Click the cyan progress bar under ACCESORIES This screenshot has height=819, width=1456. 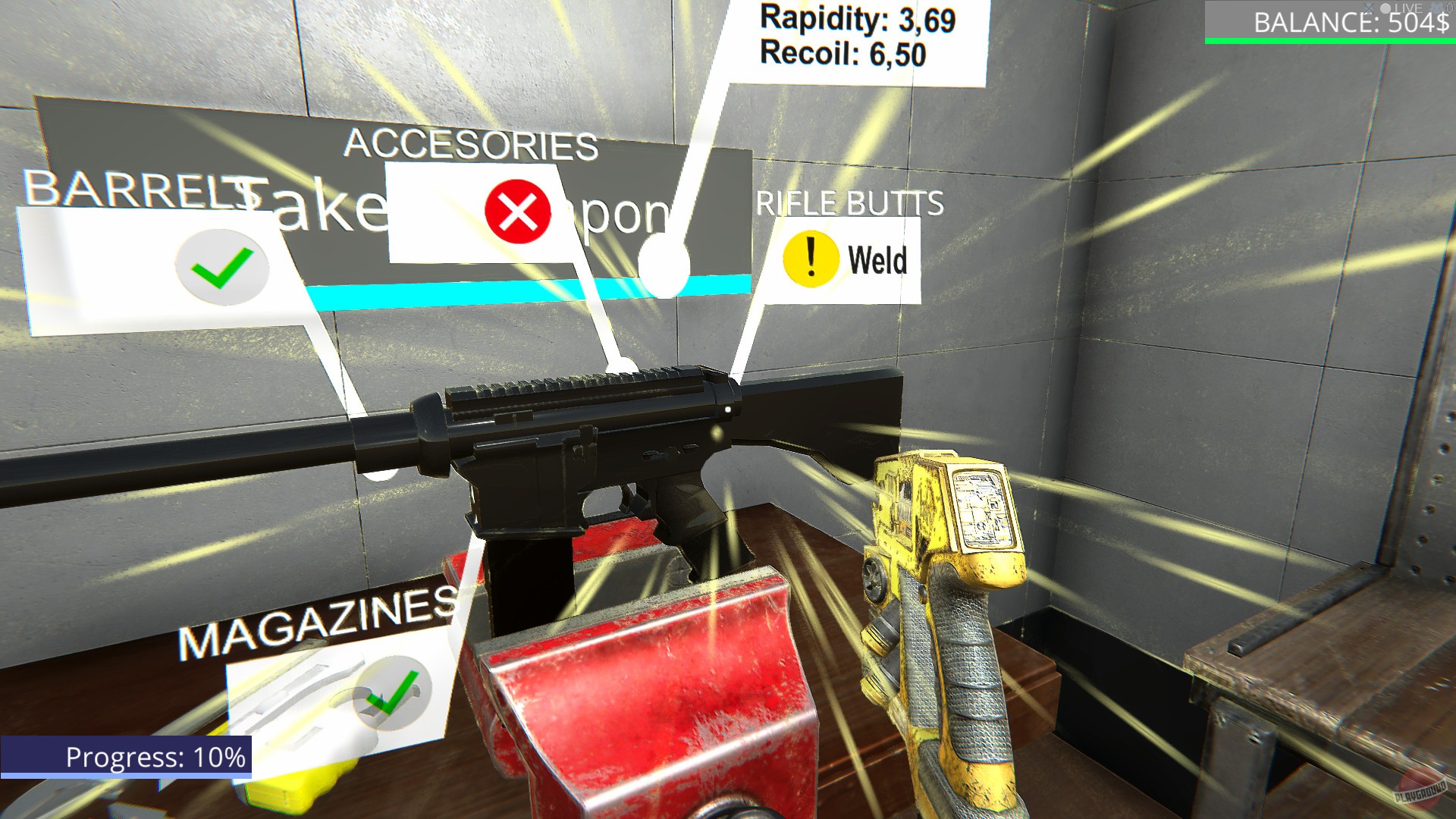(x=531, y=290)
